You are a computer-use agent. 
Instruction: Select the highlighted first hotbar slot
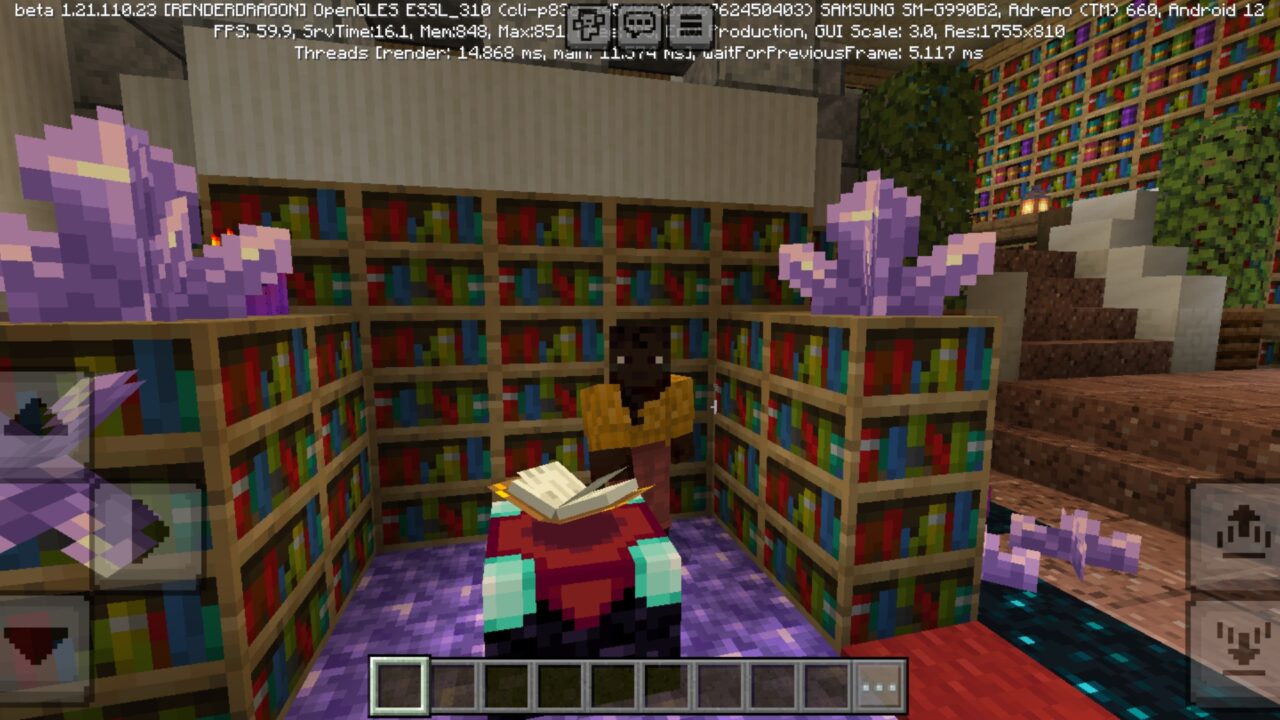[400, 686]
